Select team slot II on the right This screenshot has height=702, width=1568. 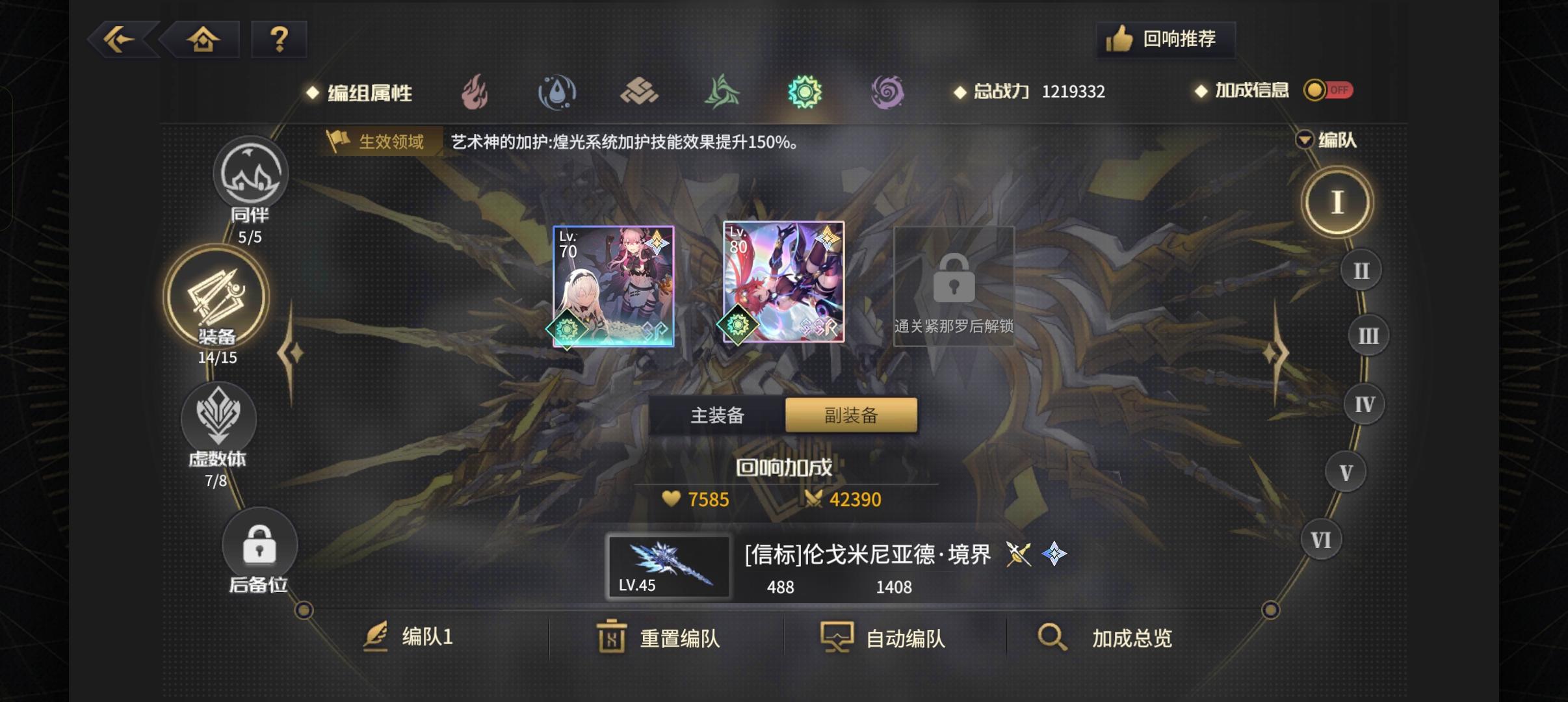click(x=1361, y=269)
